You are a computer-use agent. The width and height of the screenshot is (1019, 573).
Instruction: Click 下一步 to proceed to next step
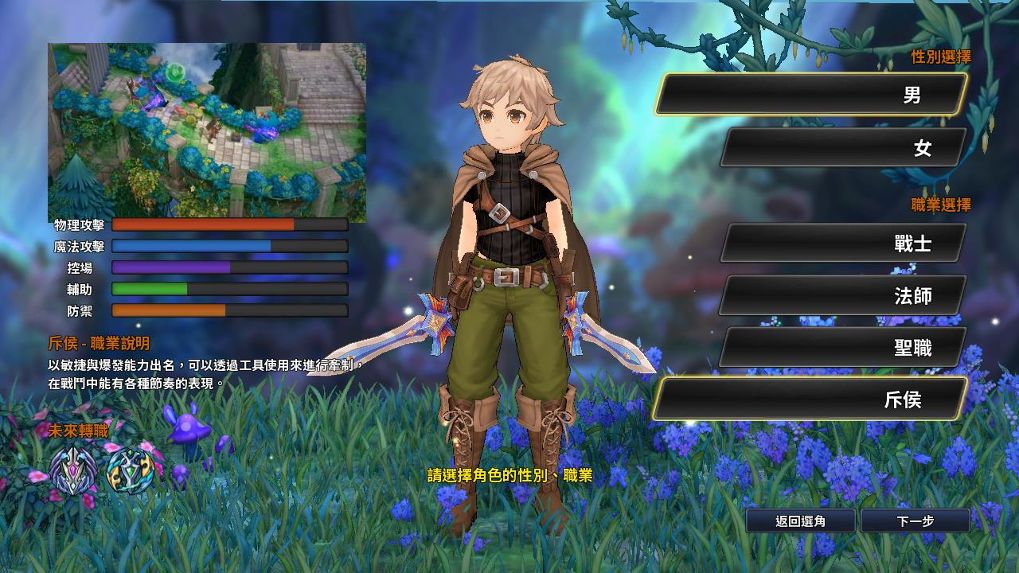(x=915, y=521)
